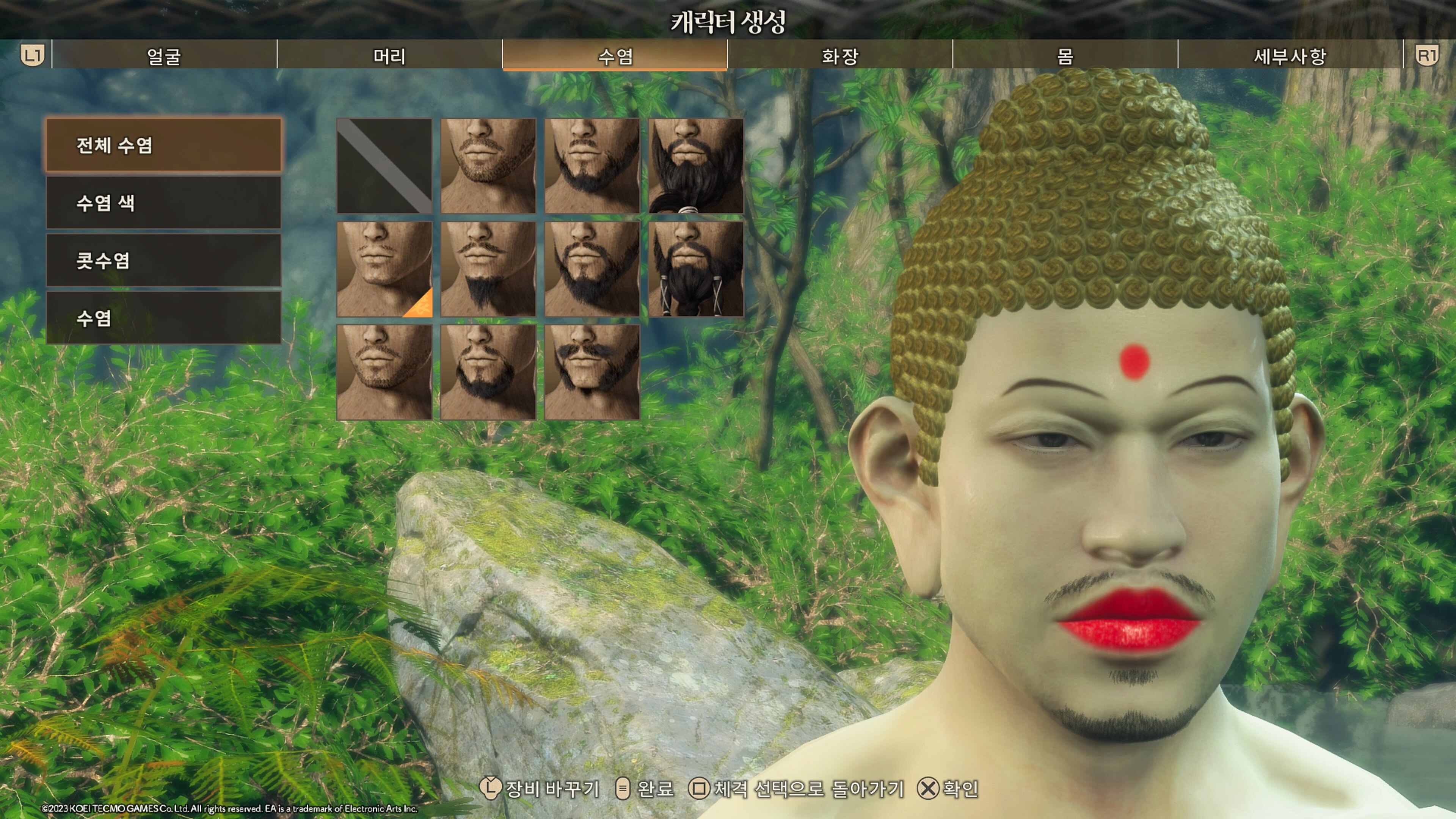Screen dimensions: 1456x819
Task: Choose the 콧수염 menu entry
Action: click(x=163, y=260)
